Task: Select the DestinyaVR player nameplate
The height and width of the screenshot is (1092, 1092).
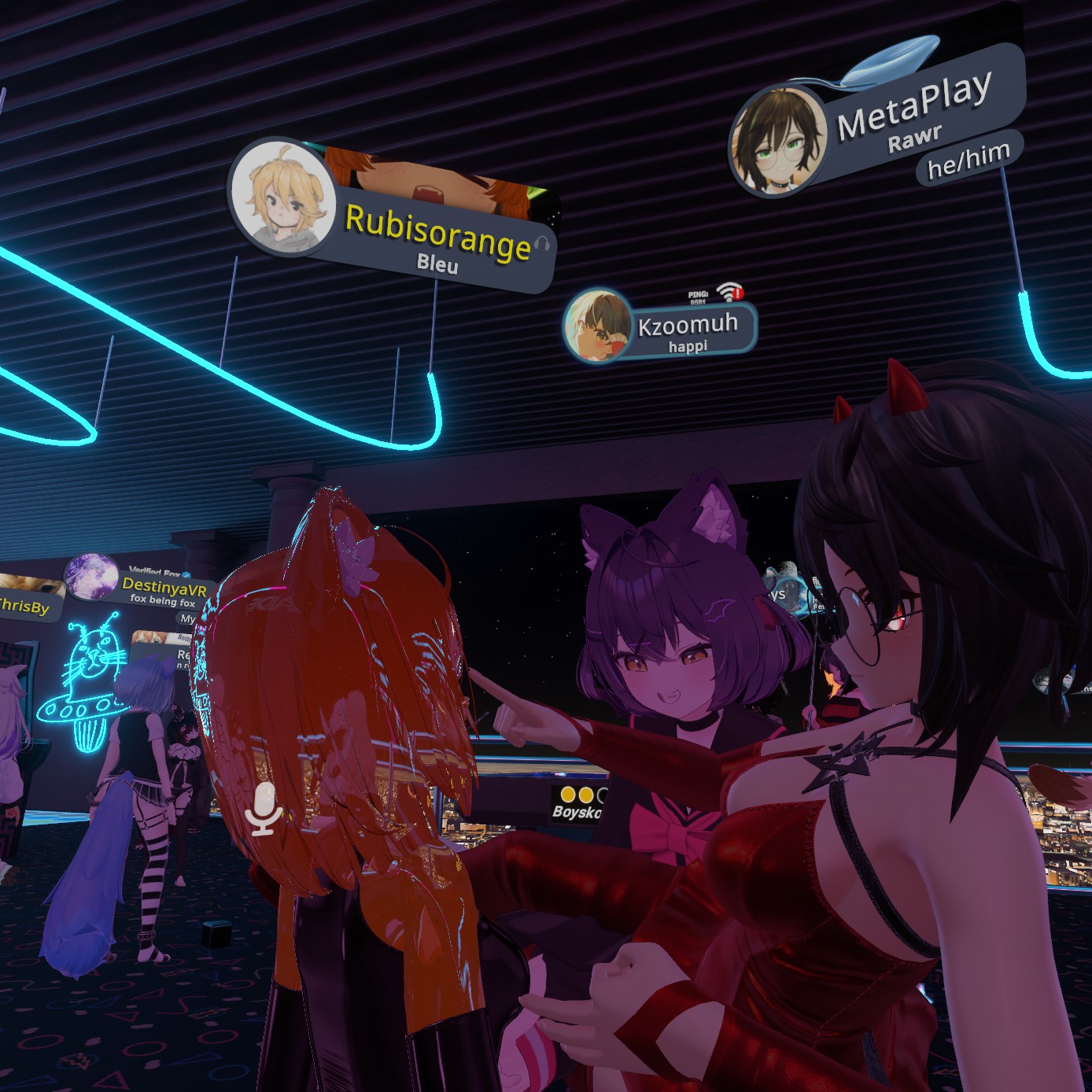Action: point(164,588)
